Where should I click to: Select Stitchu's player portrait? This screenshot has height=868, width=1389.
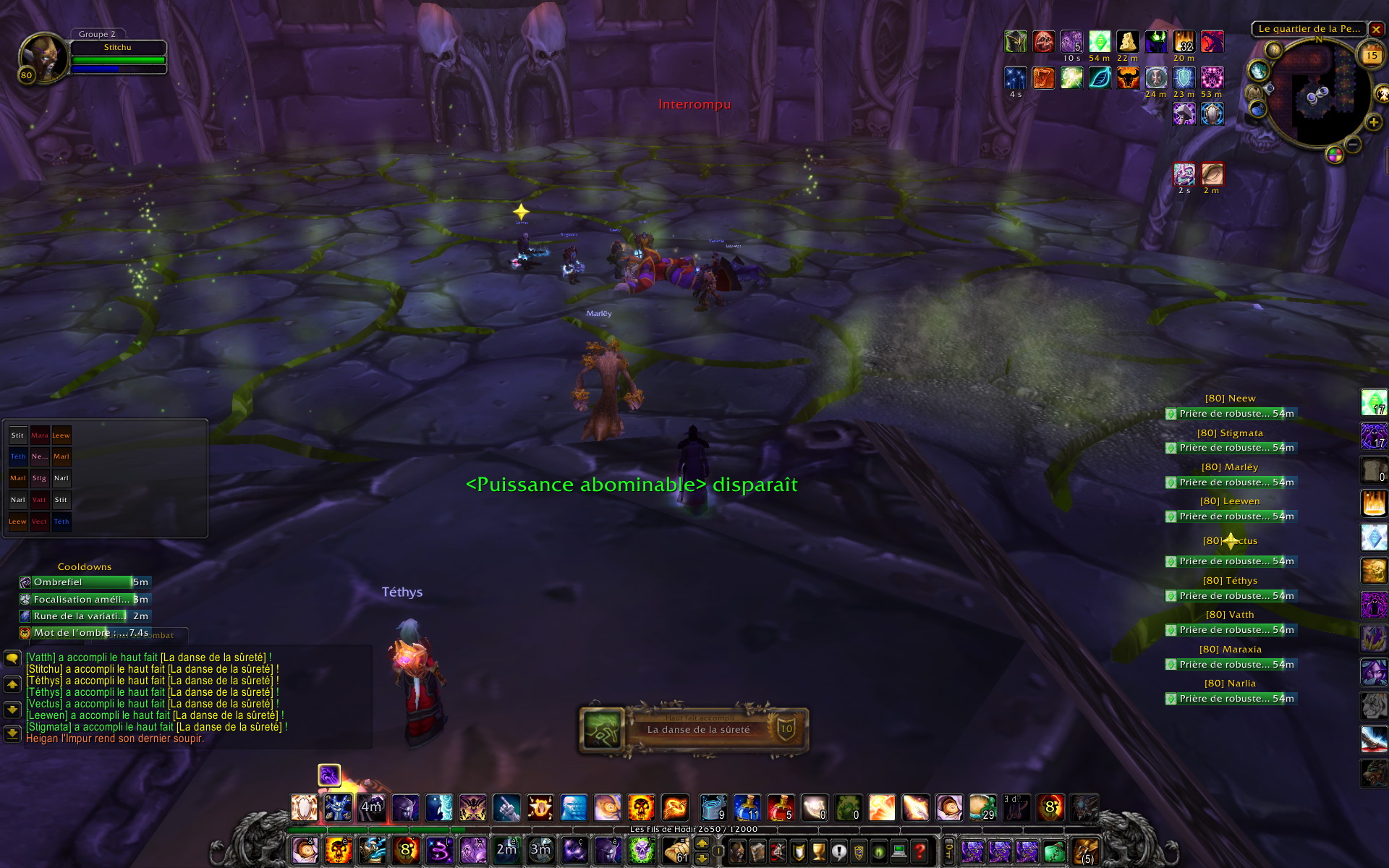(x=42, y=56)
